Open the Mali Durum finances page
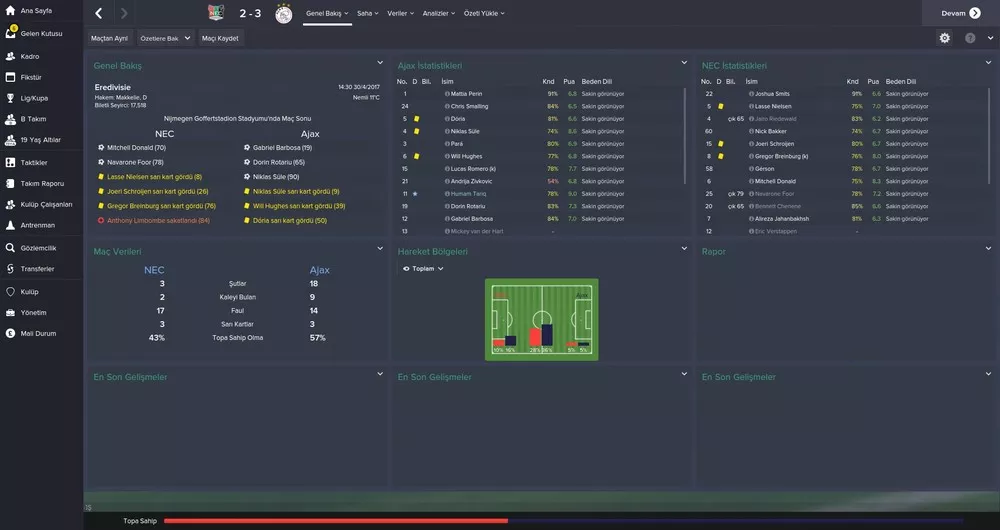The height and width of the screenshot is (530, 1000). (38, 333)
